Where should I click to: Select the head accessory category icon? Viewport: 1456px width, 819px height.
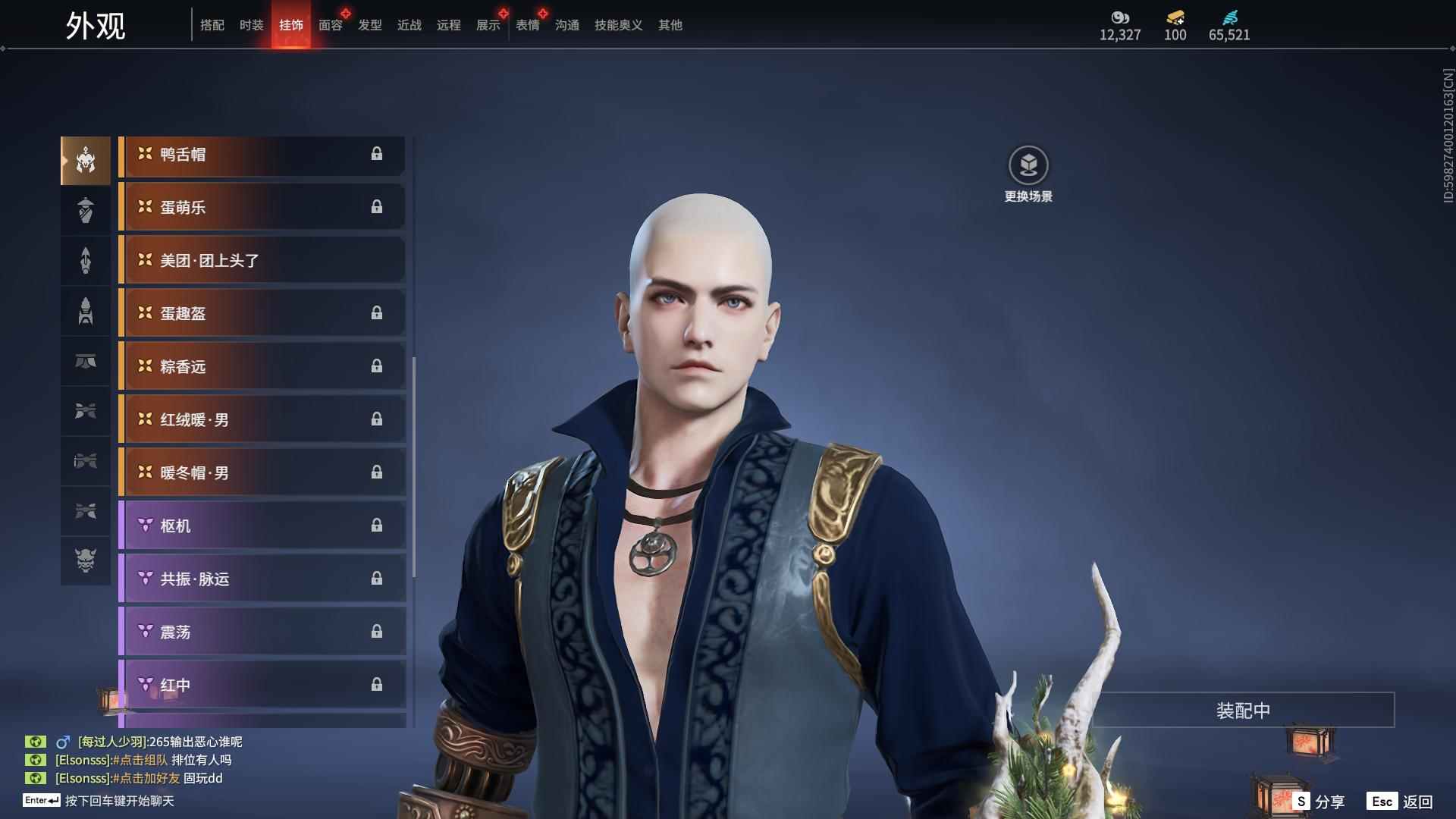tap(86, 161)
